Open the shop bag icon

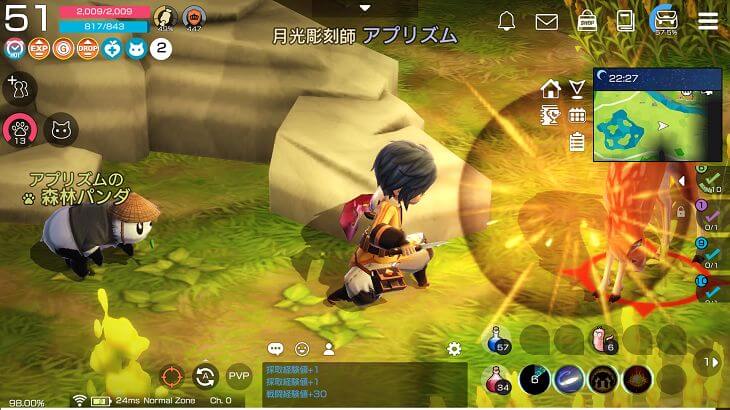(x=588, y=21)
